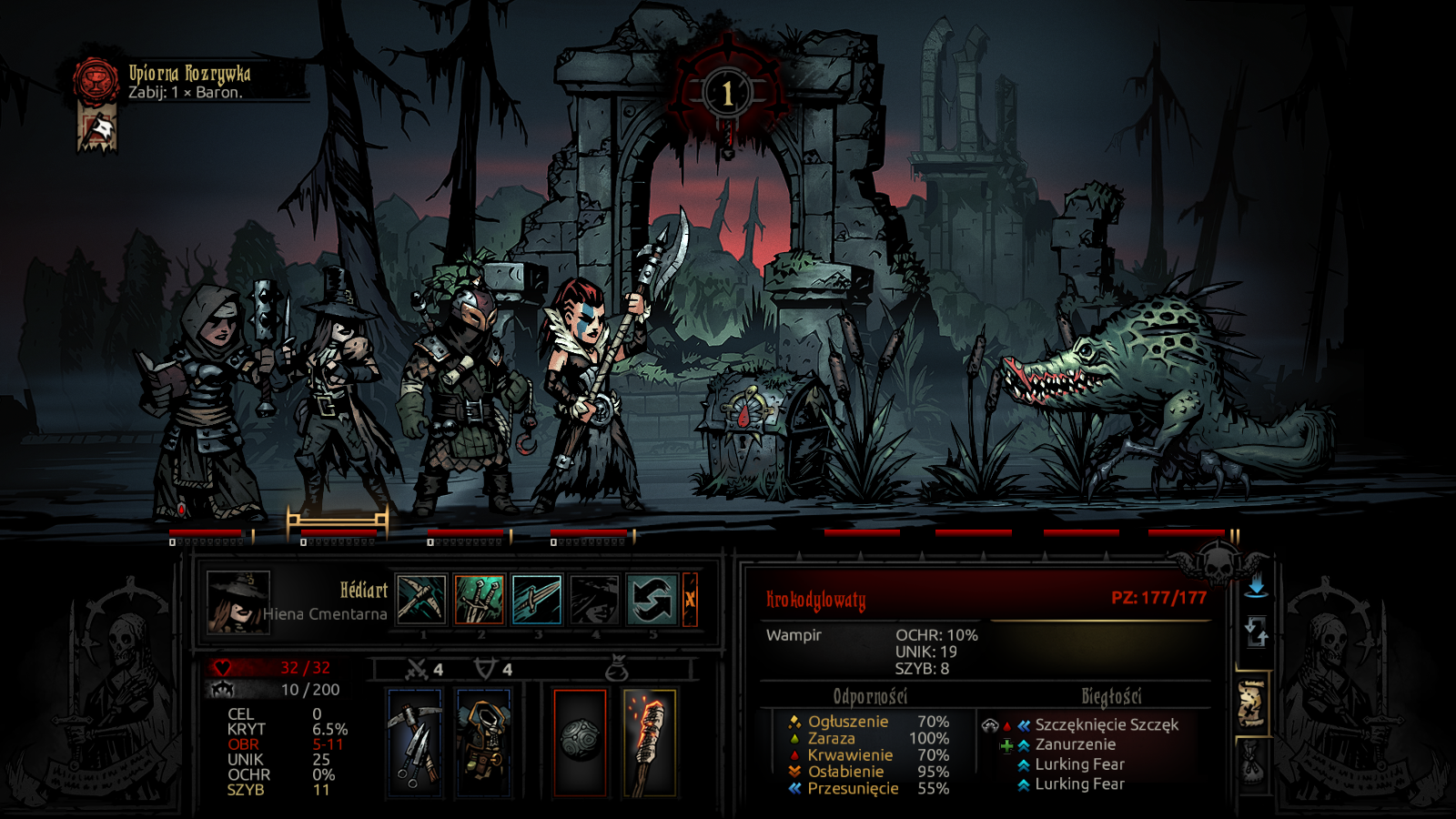Switch to the inventory bag tab
The width and height of the screenshot is (1456, 819).
[1252, 764]
